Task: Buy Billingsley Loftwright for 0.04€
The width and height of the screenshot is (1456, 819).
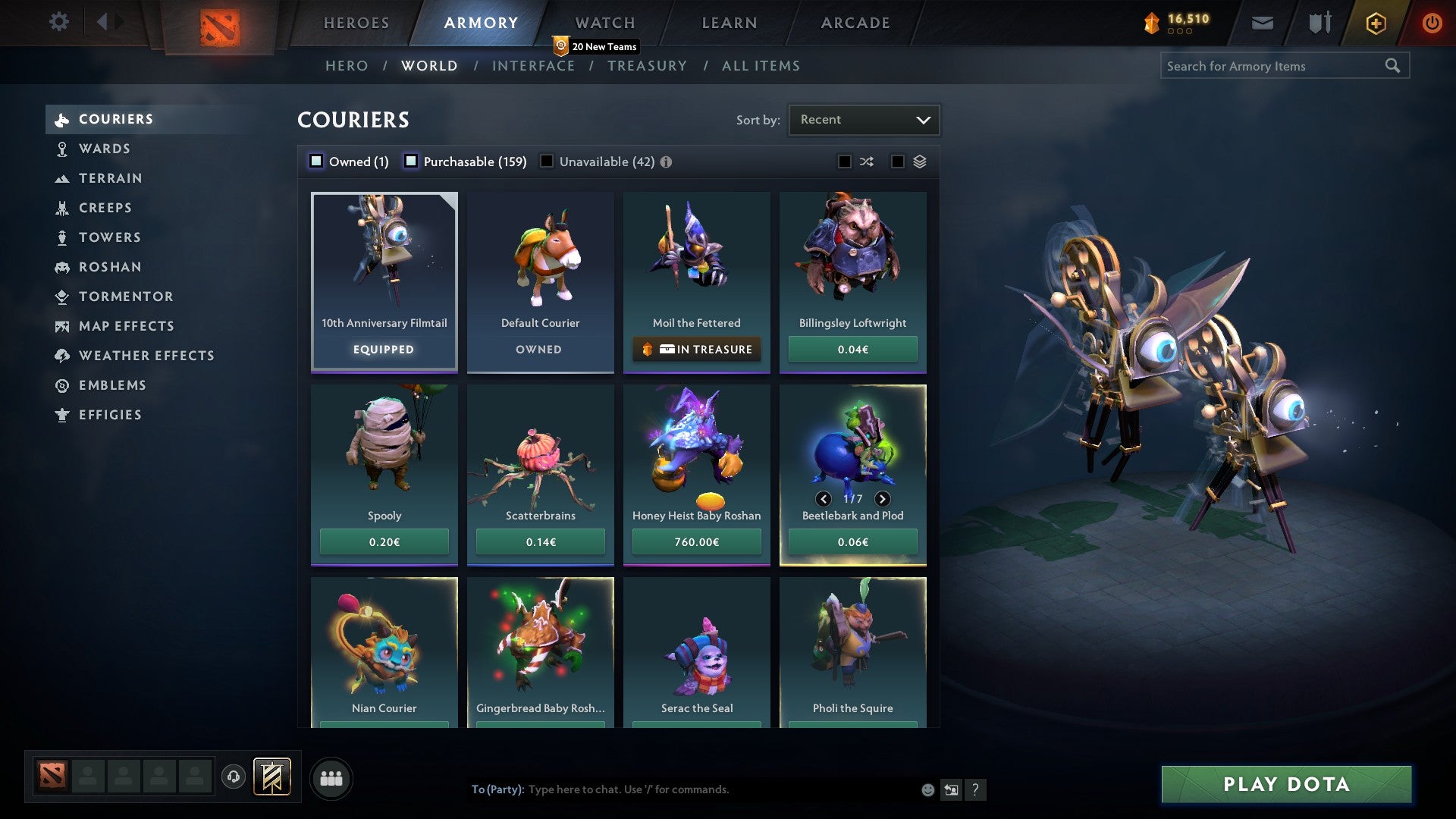Action: click(852, 349)
